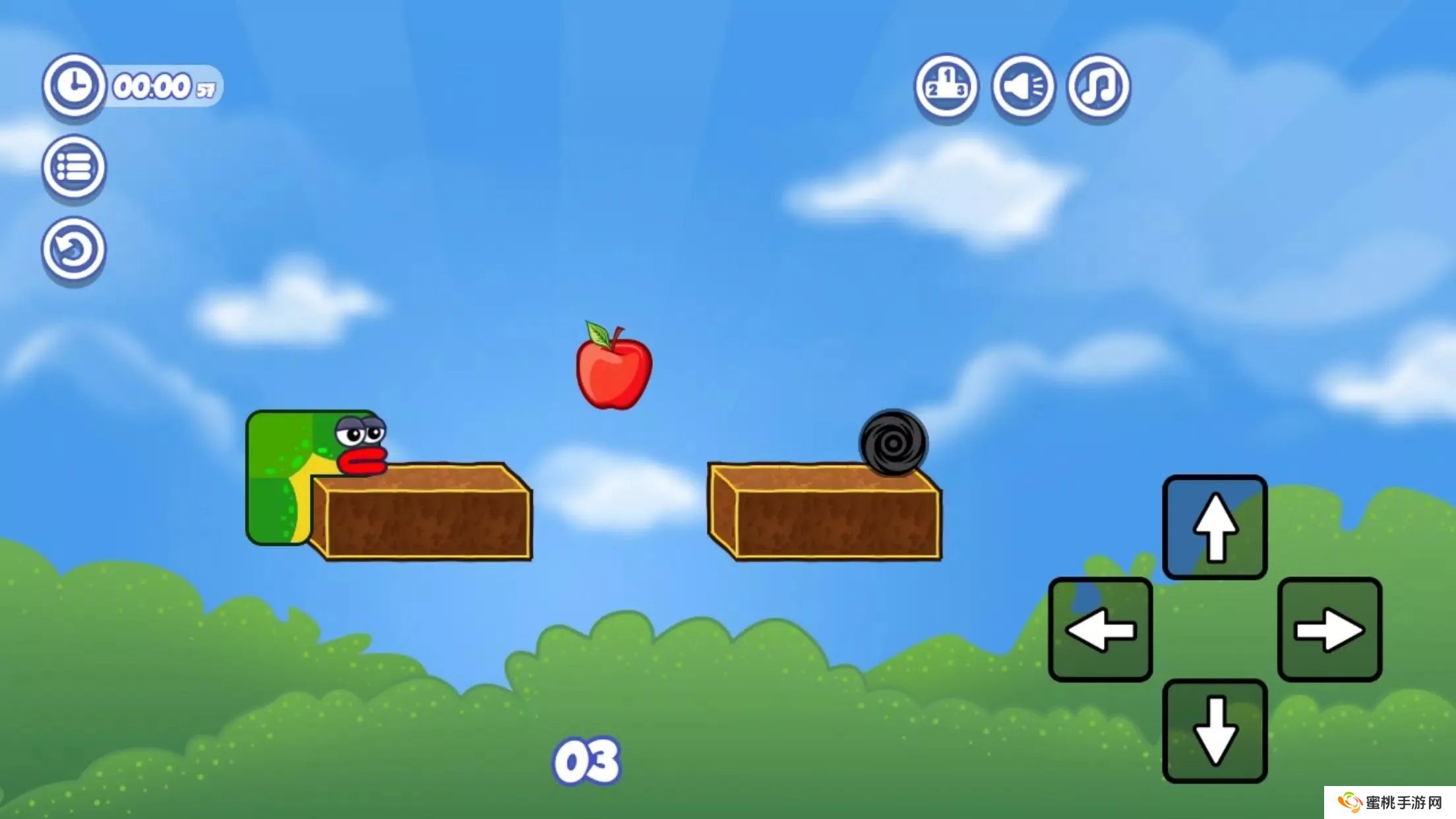Tap the down arrow control

click(1215, 731)
